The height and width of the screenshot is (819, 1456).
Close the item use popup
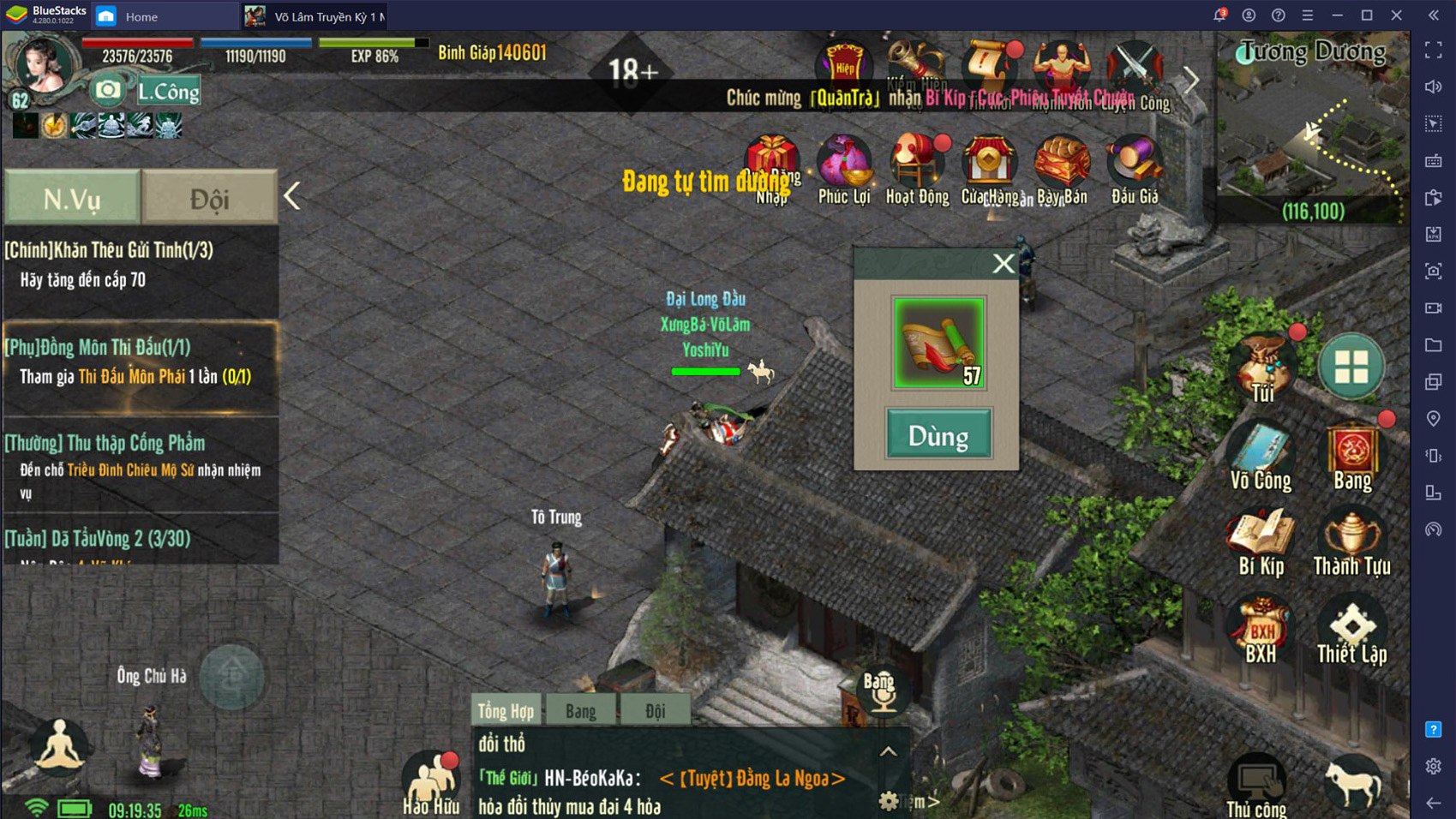click(1003, 264)
